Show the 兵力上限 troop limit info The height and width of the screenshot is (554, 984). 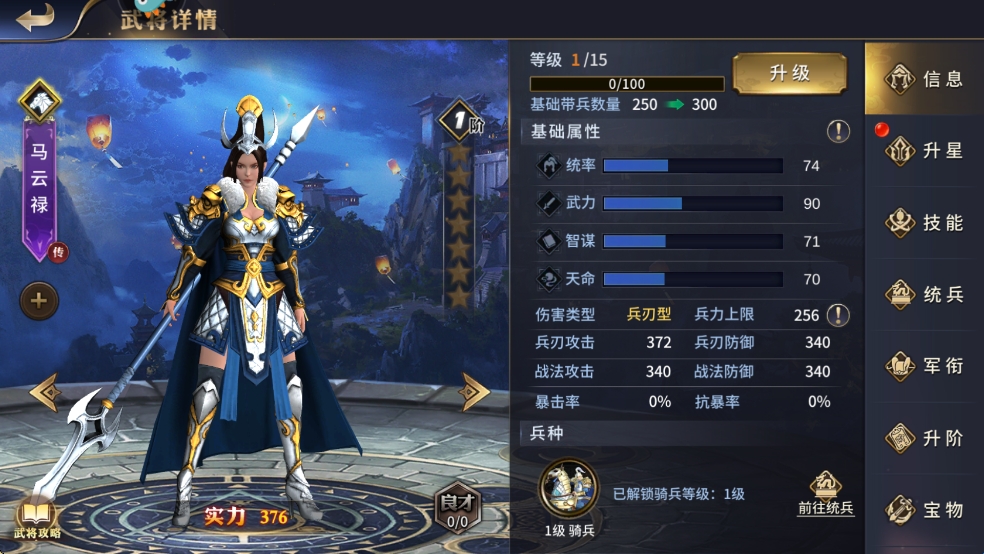point(838,315)
